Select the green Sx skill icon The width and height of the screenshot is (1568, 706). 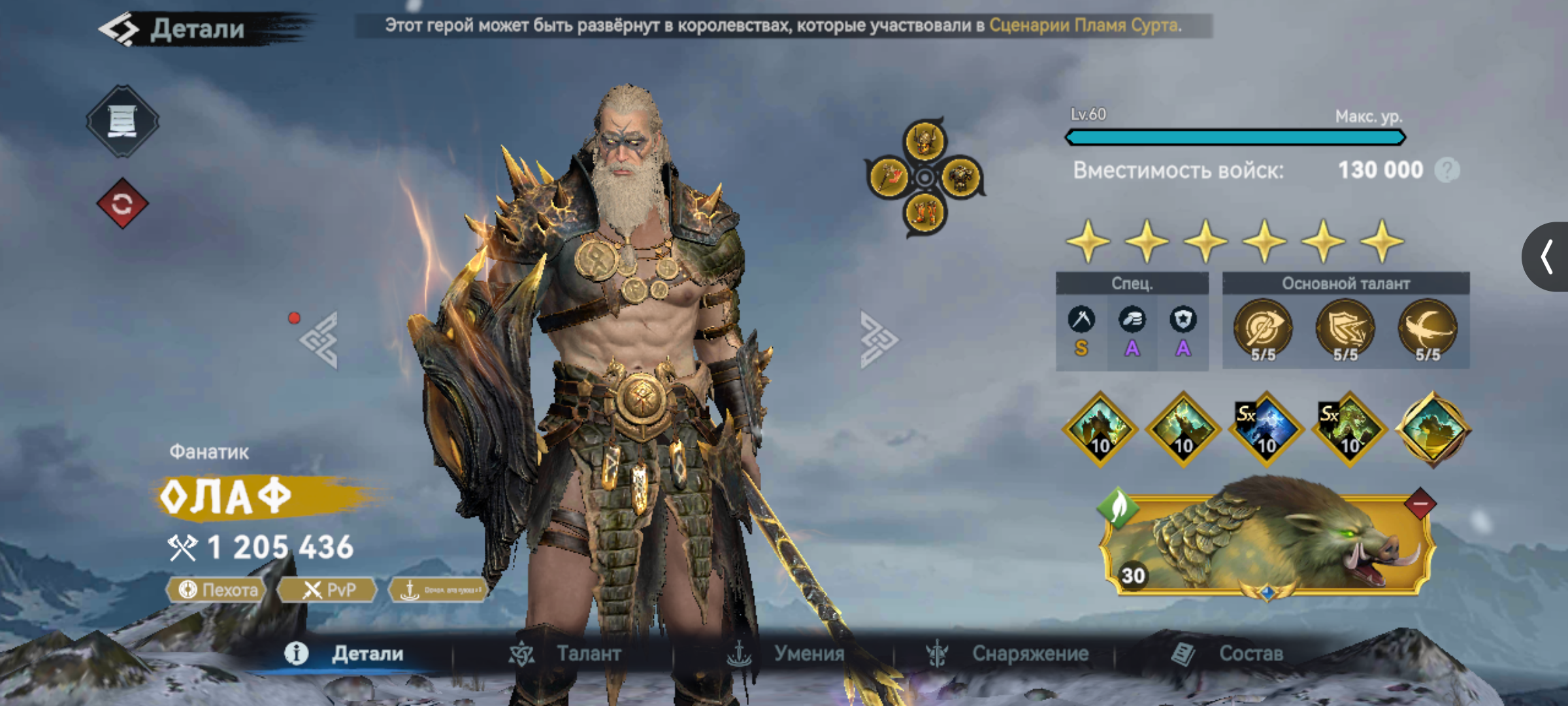[x=1349, y=429]
